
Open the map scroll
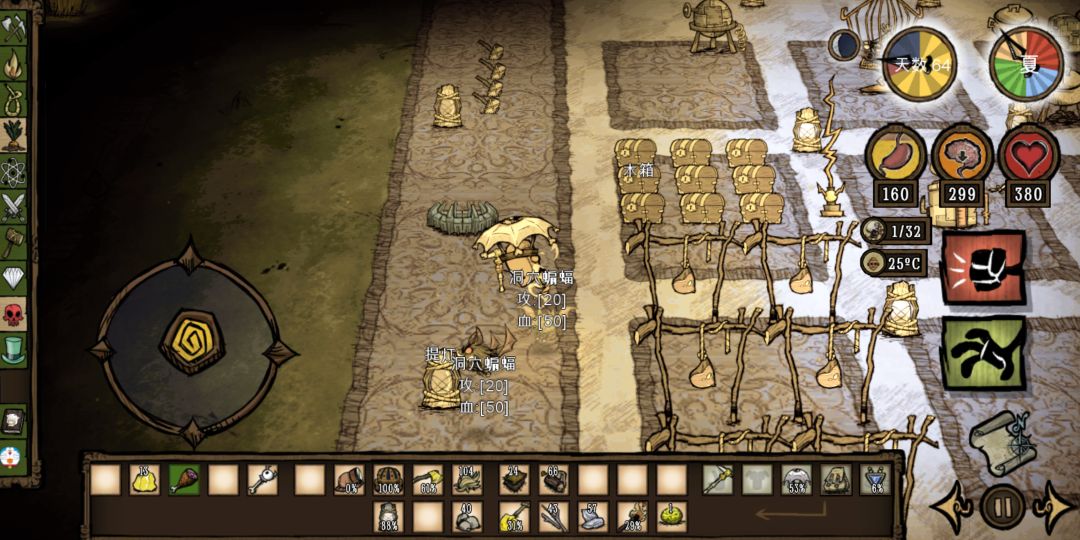1001,440
